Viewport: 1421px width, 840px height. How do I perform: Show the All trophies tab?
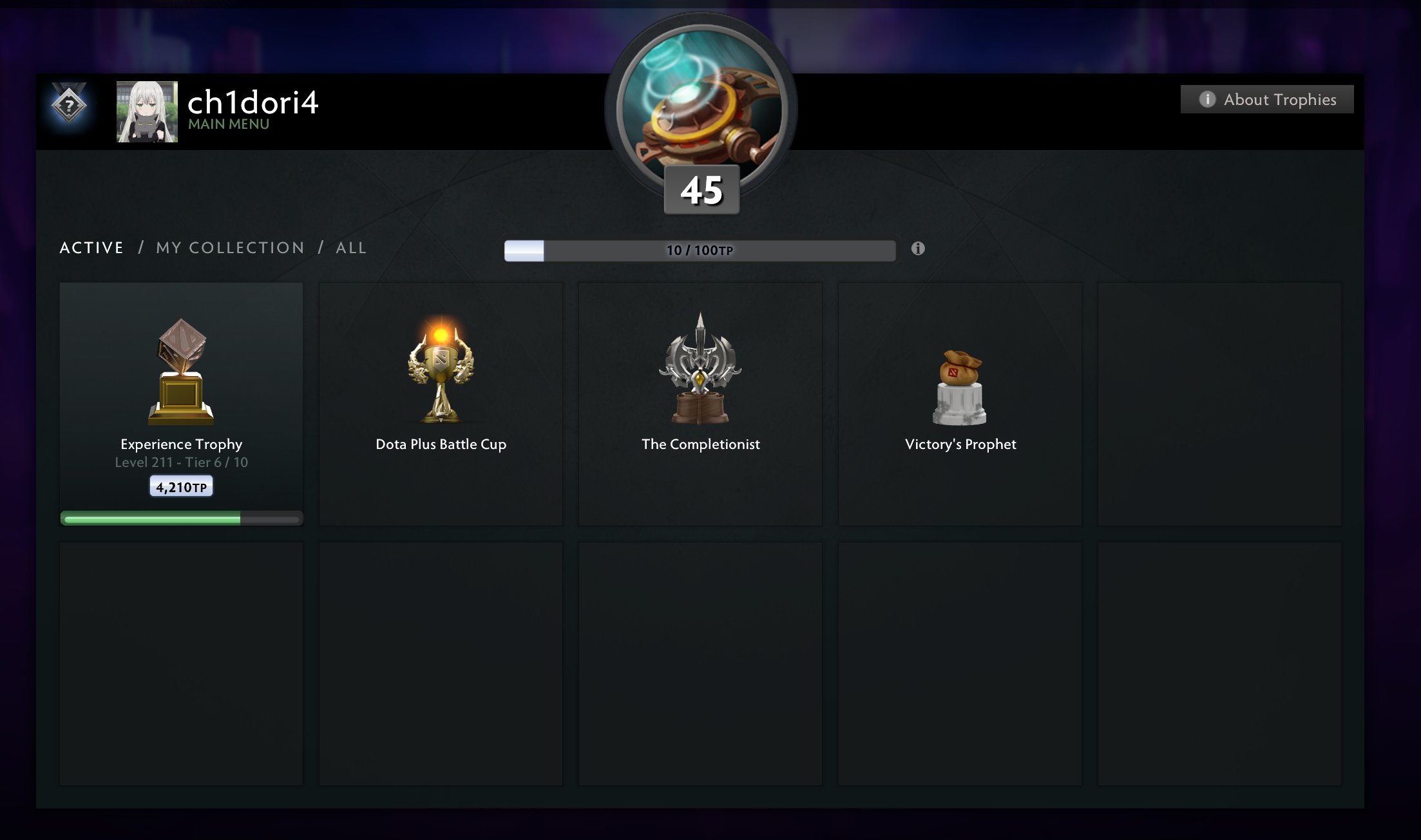(351, 248)
